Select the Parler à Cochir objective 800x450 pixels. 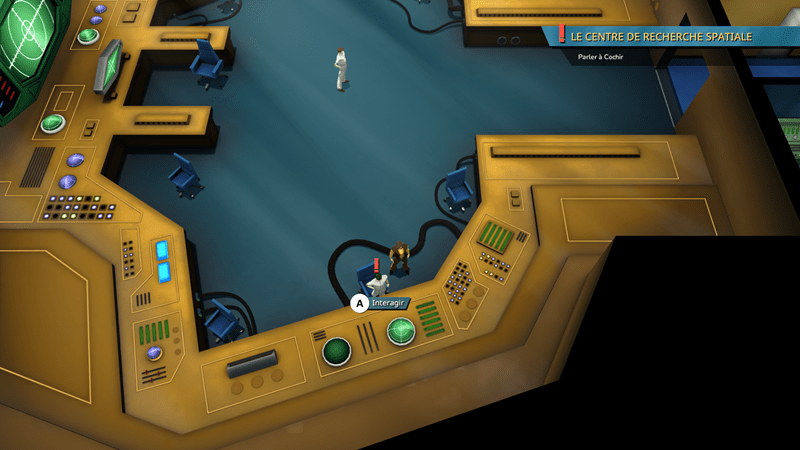coord(606,57)
